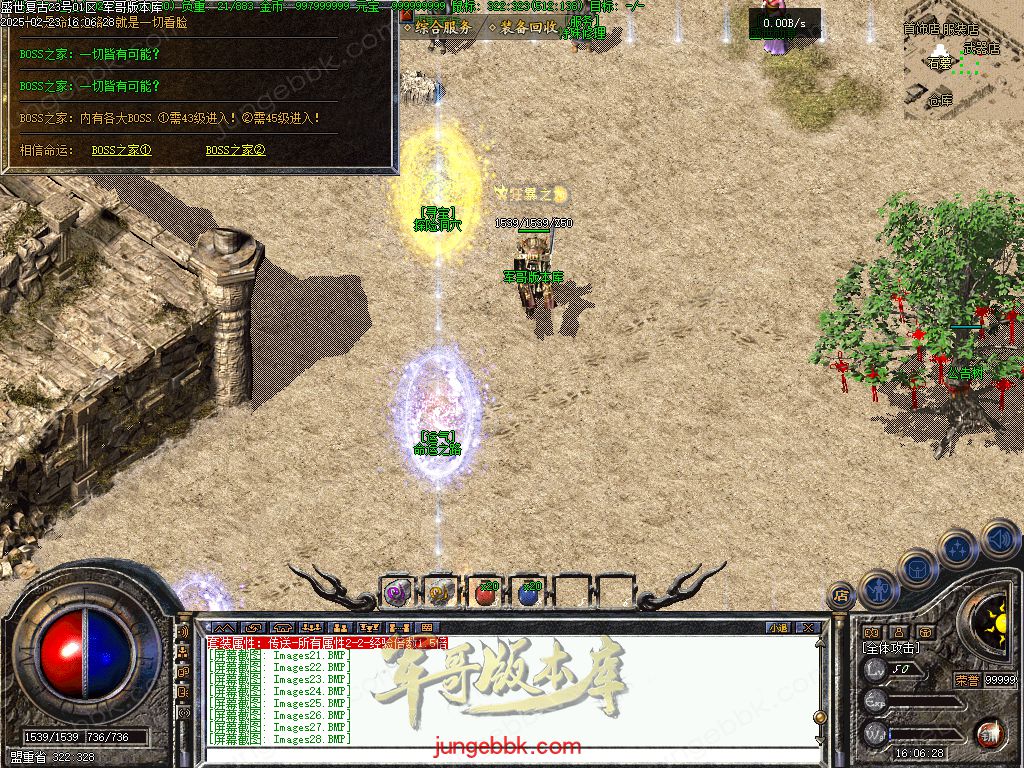Image resolution: width=1024 pixels, height=768 pixels.
Task: Open the 综合服务 menu
Action: [437, 28]
